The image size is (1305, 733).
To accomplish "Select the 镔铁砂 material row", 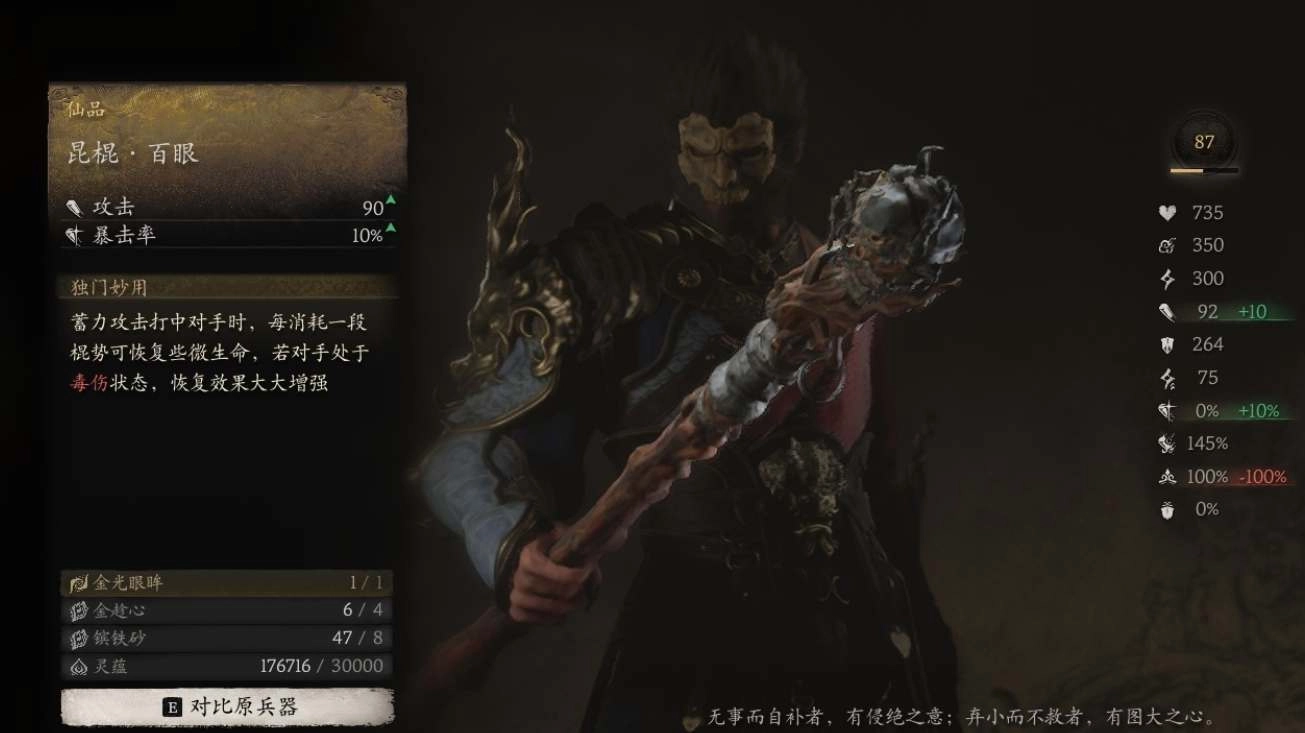I will [x=226, y=638].
